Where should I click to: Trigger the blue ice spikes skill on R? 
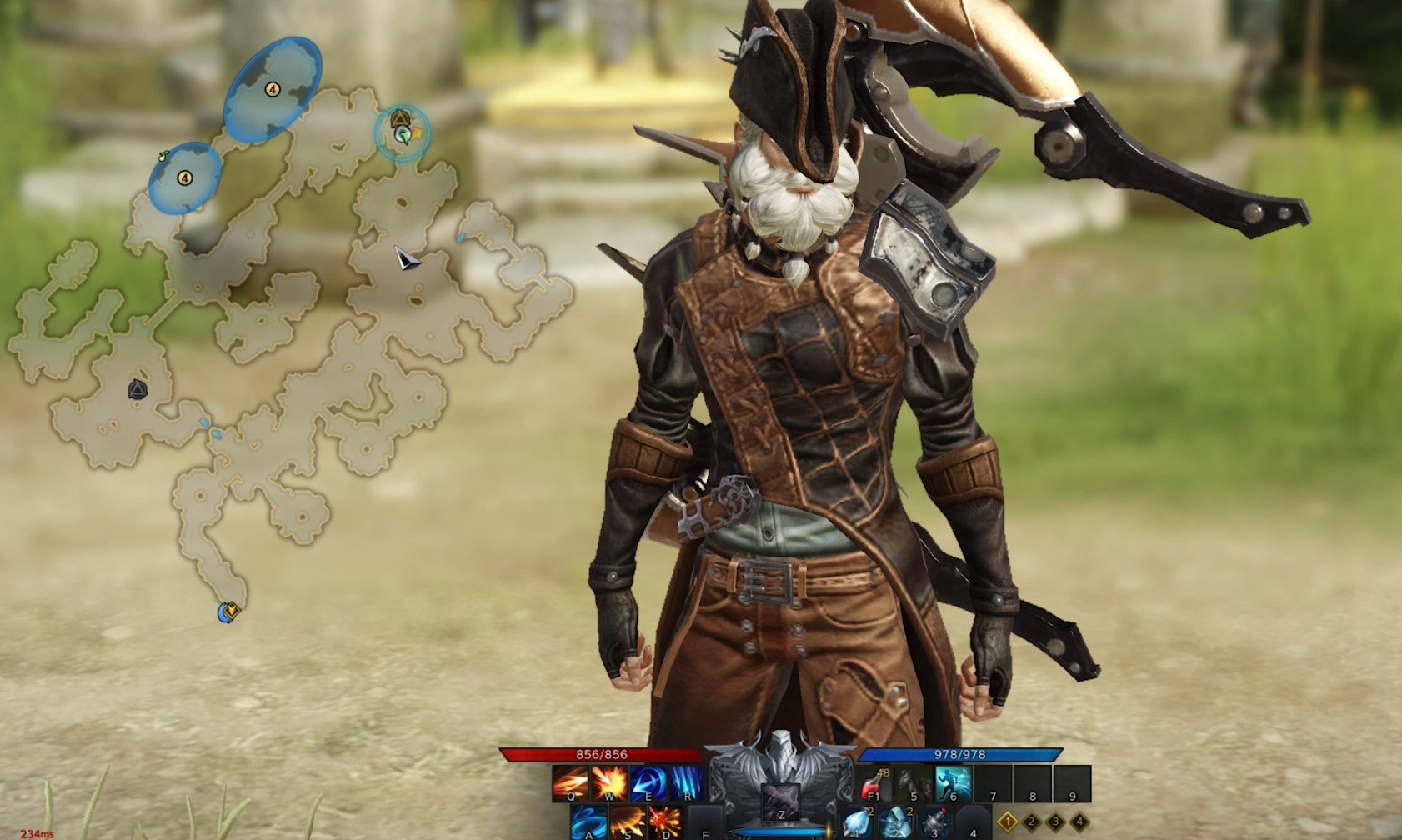click(688, 782)
